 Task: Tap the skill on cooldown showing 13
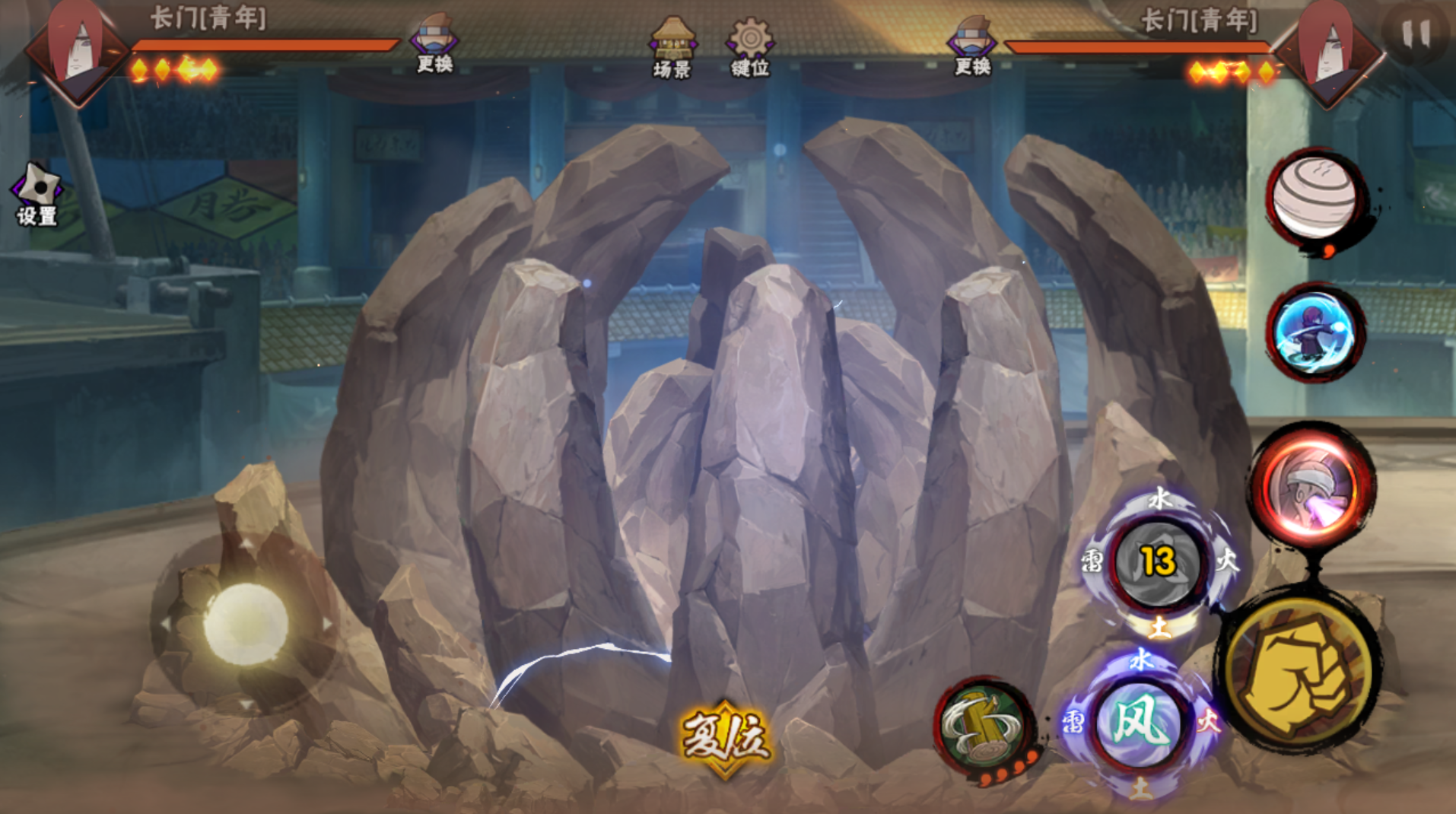[x=1158, y=562]
